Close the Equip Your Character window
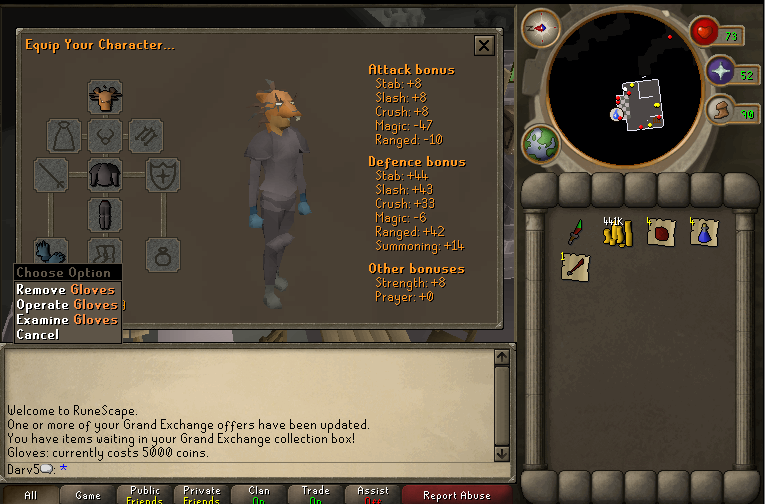765x504 pixels. pyautogui.click(x=484, y=45)
